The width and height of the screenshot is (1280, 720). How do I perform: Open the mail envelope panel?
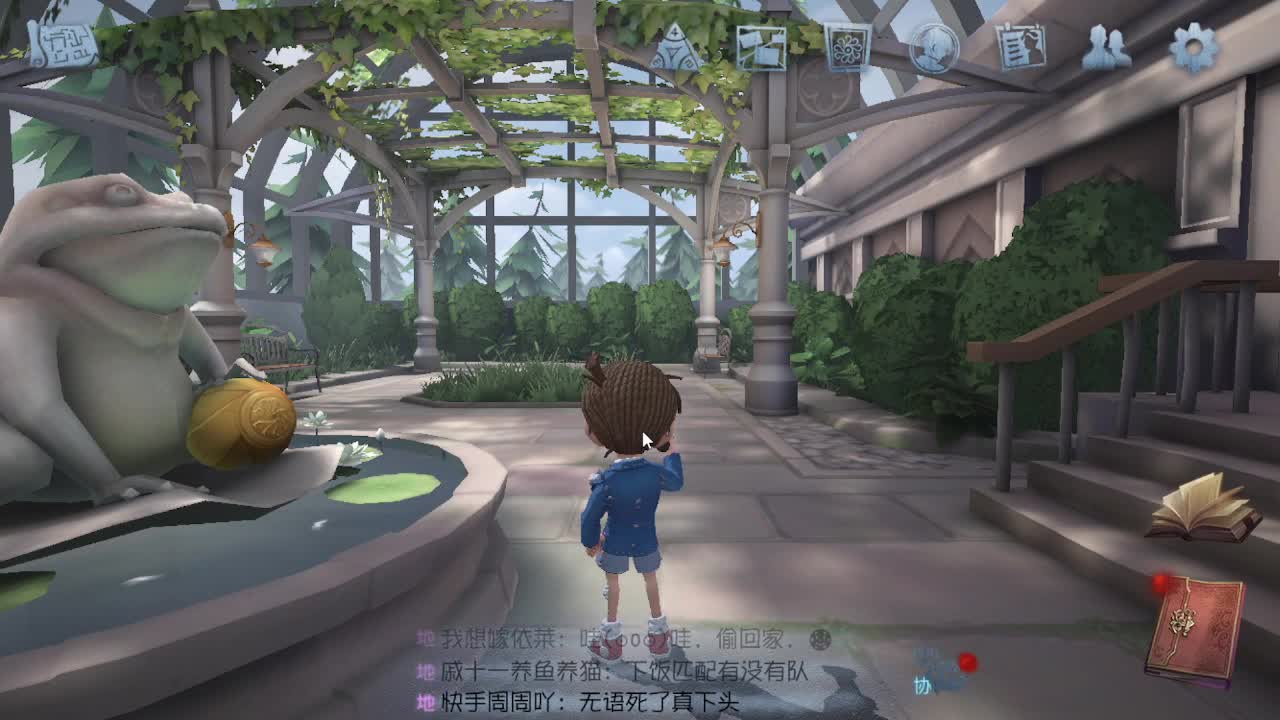point(760,47)
